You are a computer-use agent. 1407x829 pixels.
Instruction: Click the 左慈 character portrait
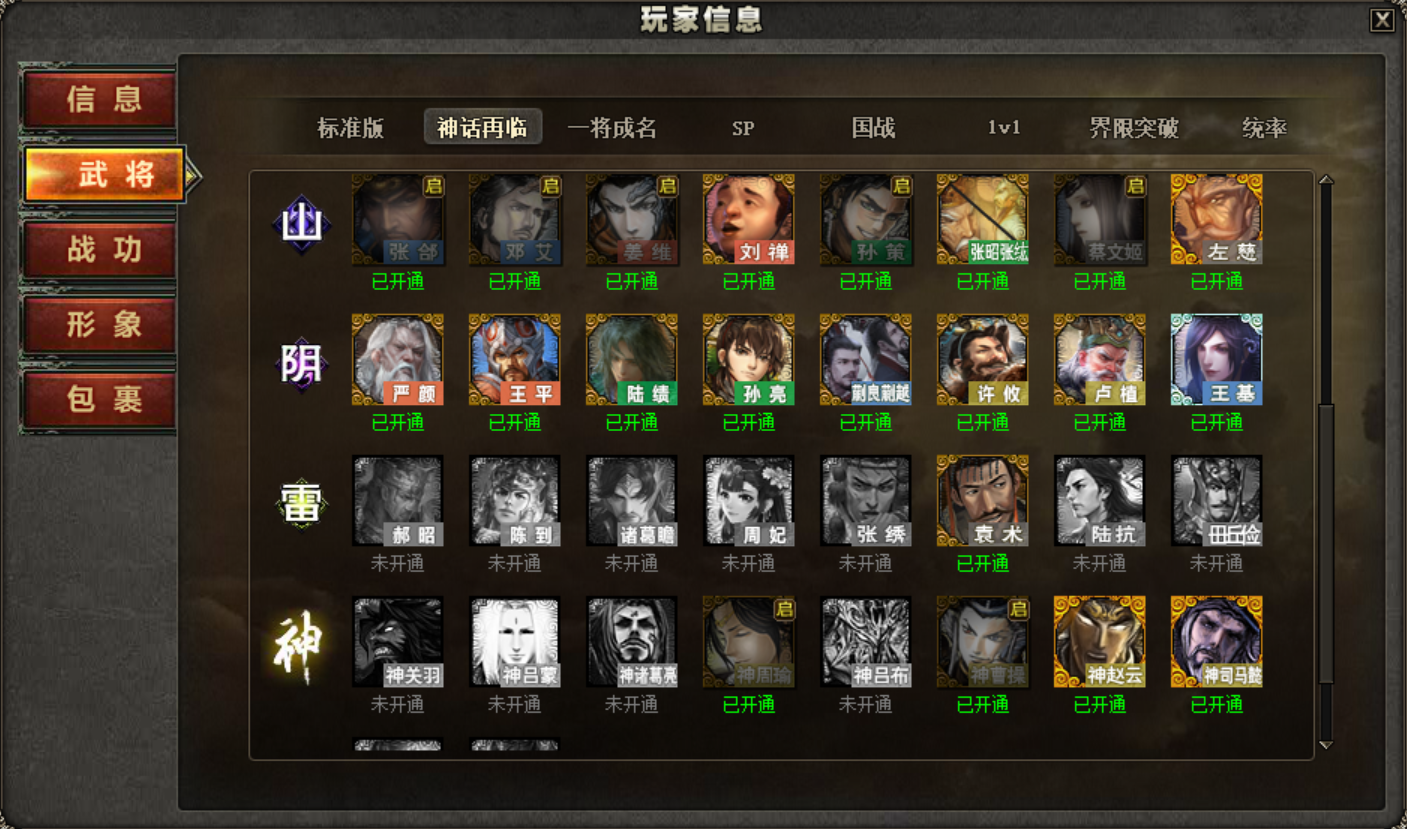(x=1216, y=220)
